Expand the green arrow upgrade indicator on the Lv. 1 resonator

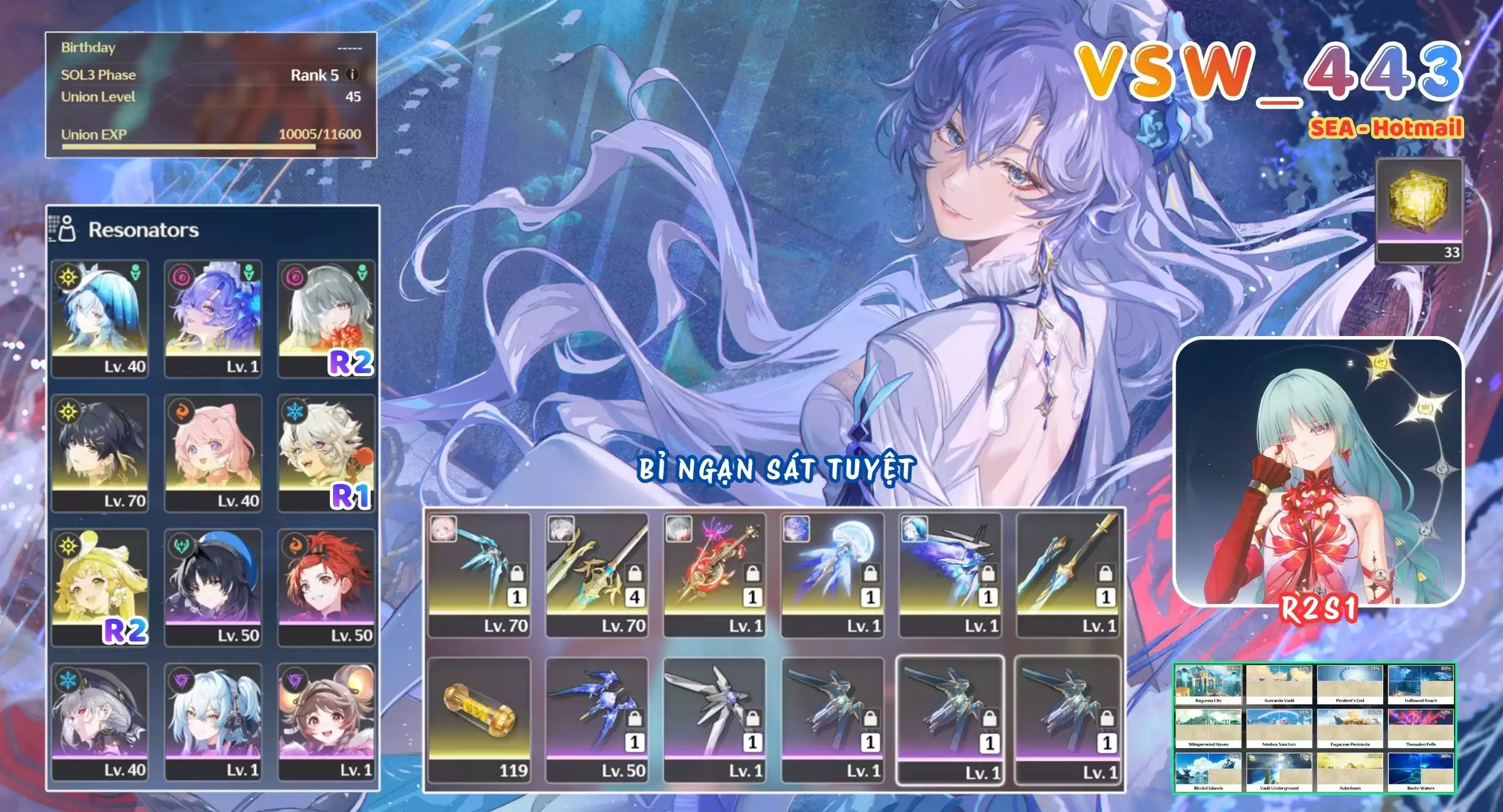click(250, 270)
